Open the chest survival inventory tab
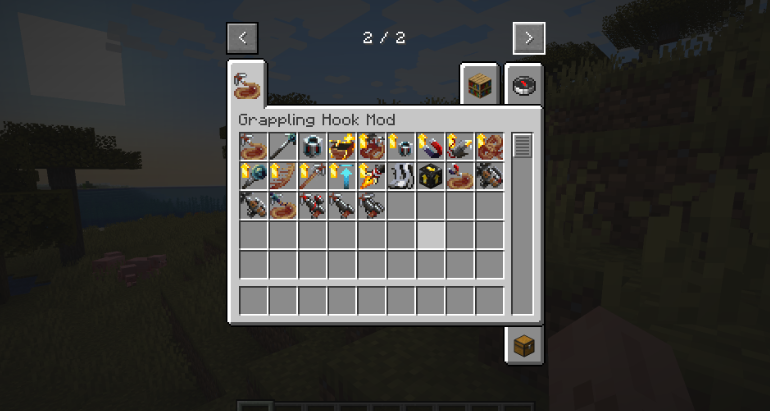This screenshot has height=411, width=770. coord(524,345)
